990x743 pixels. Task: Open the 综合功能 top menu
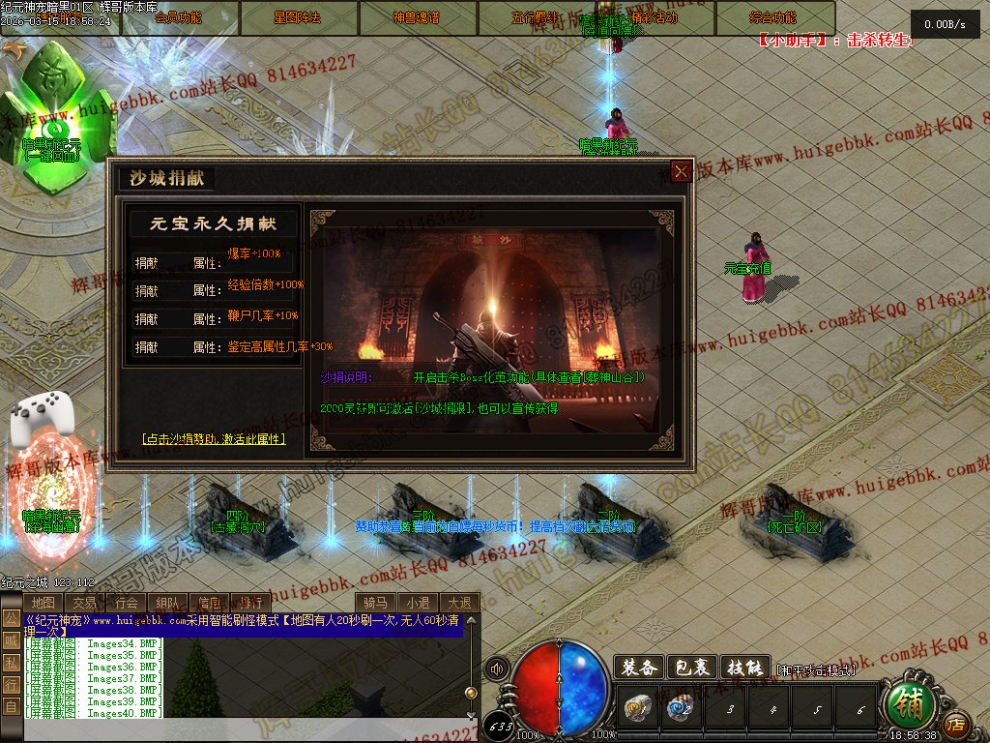click(x=774, y=18)
